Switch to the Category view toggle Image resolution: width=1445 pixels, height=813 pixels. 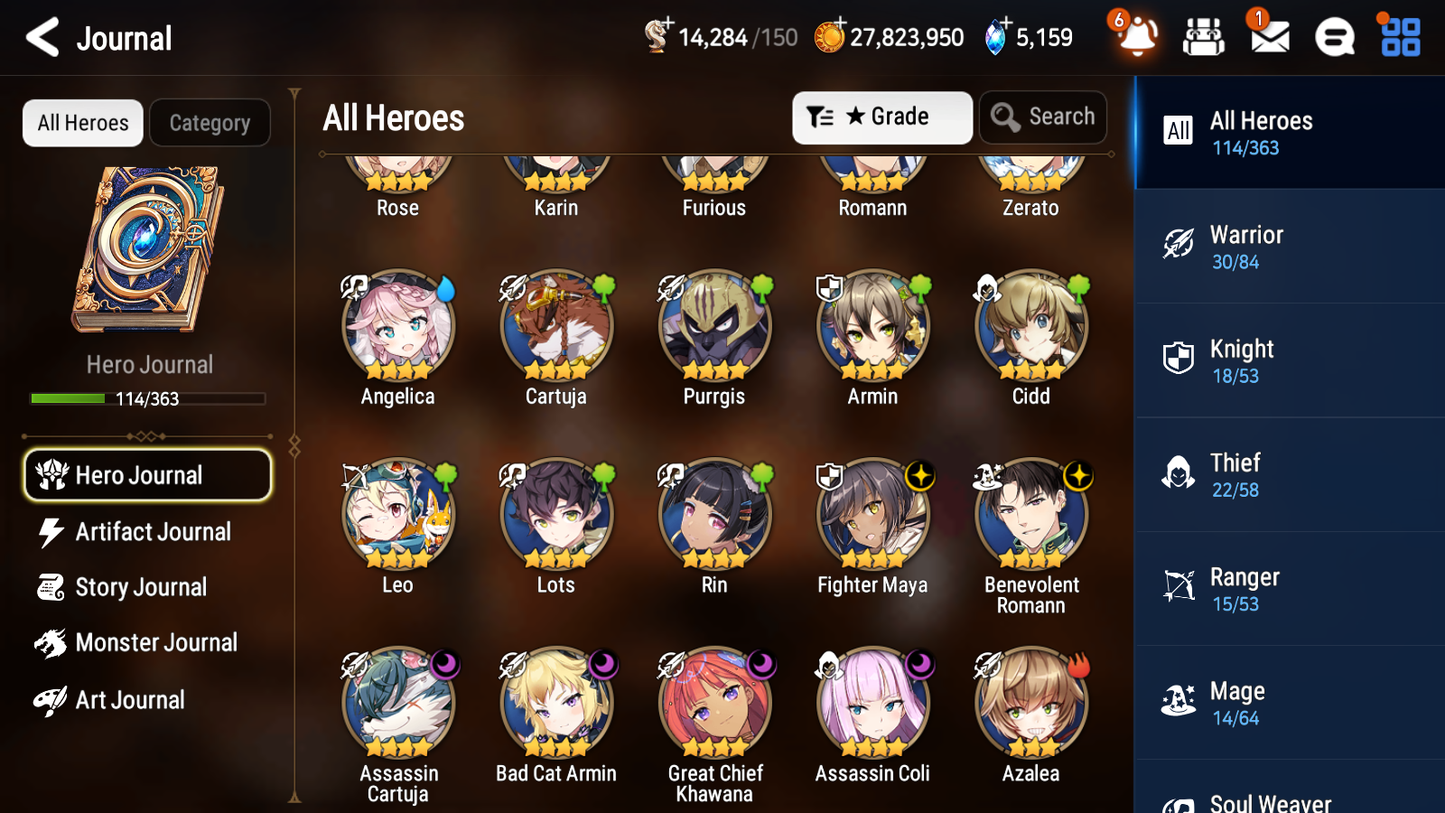(x=209, y=122)
